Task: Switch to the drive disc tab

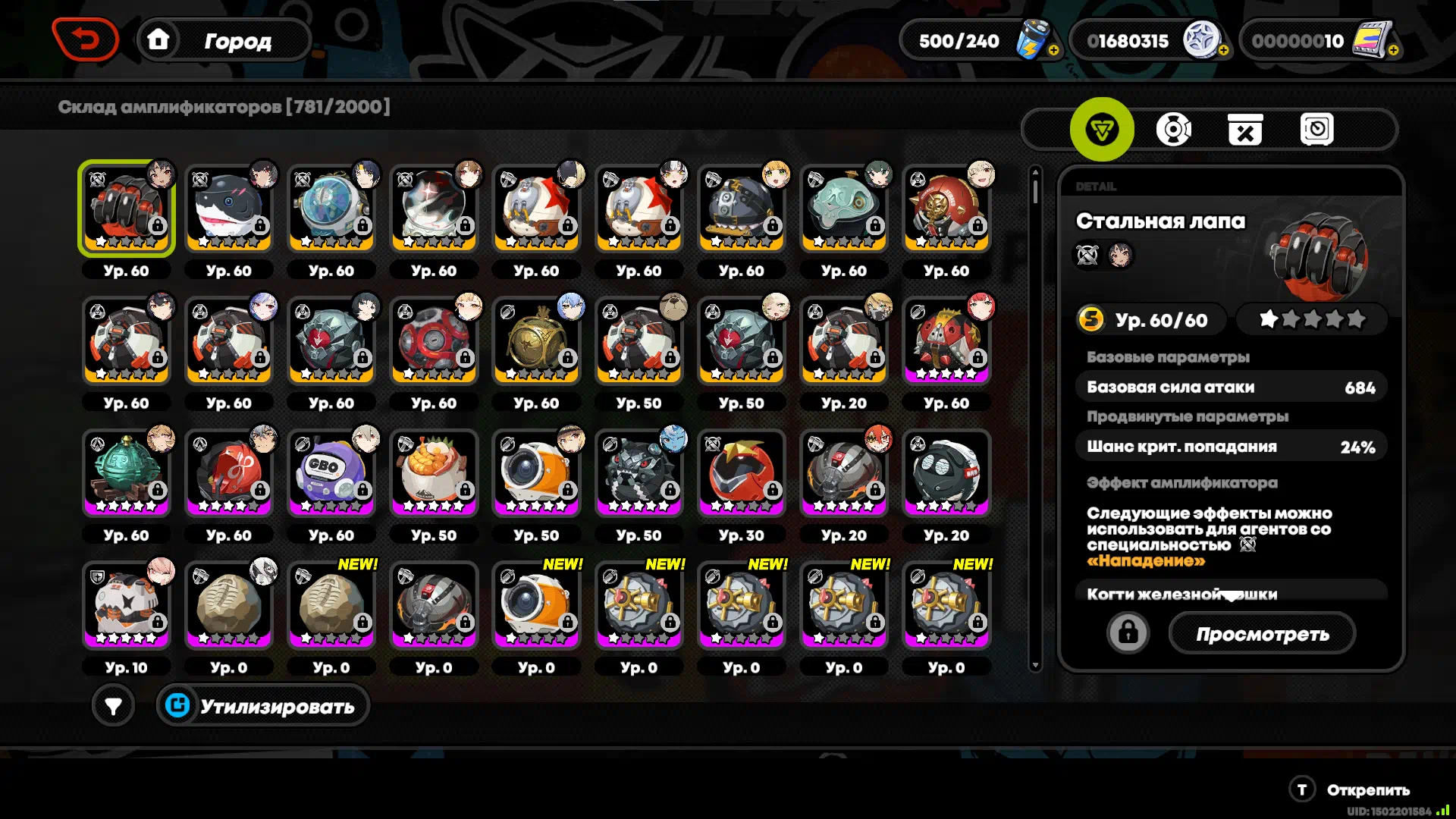Action: coord(1173,130)
